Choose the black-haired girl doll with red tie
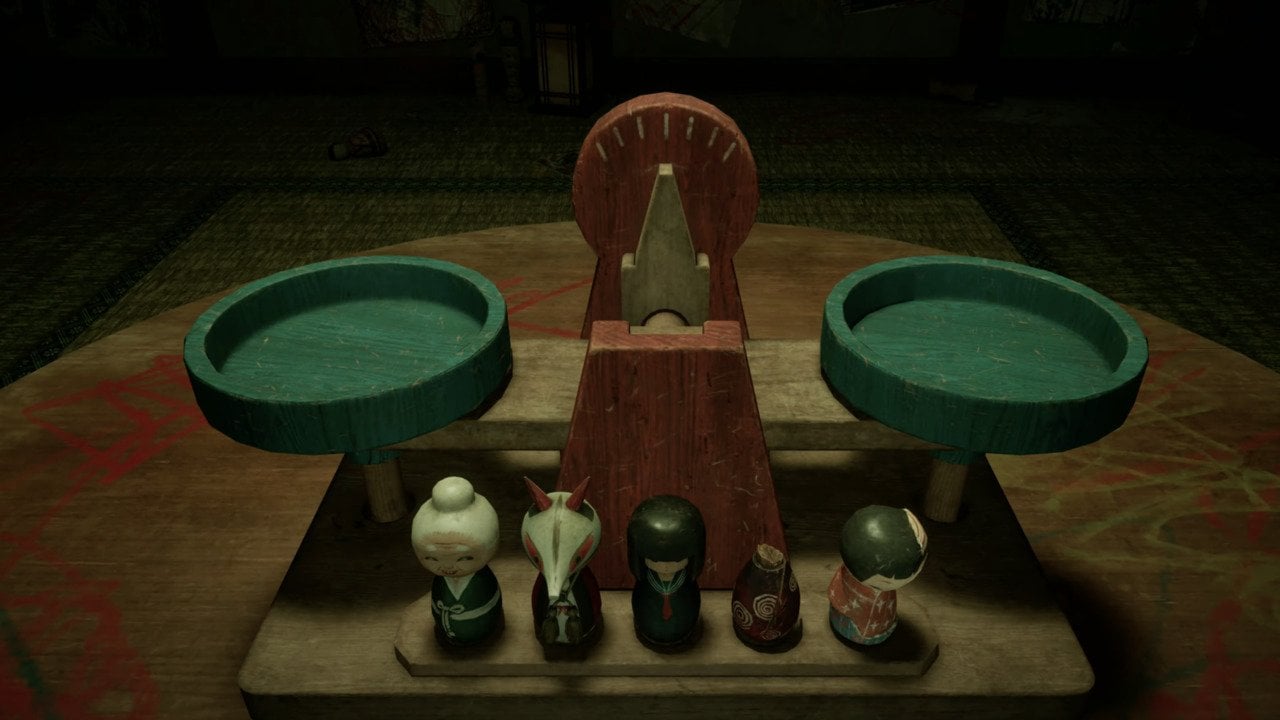Screen dimensions: 1280x720 665,570
